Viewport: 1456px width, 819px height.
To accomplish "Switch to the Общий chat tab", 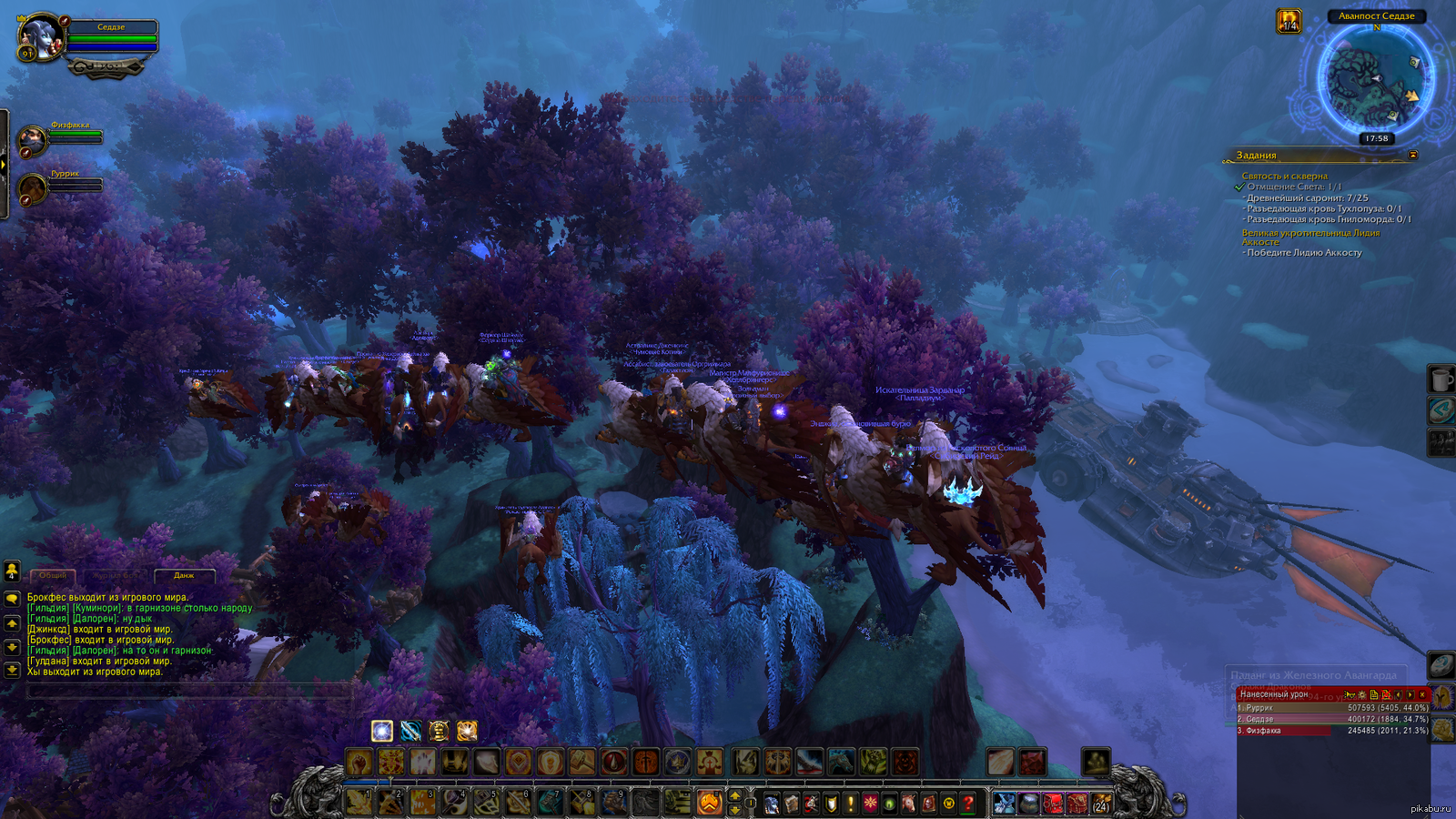I will [53, 575].
